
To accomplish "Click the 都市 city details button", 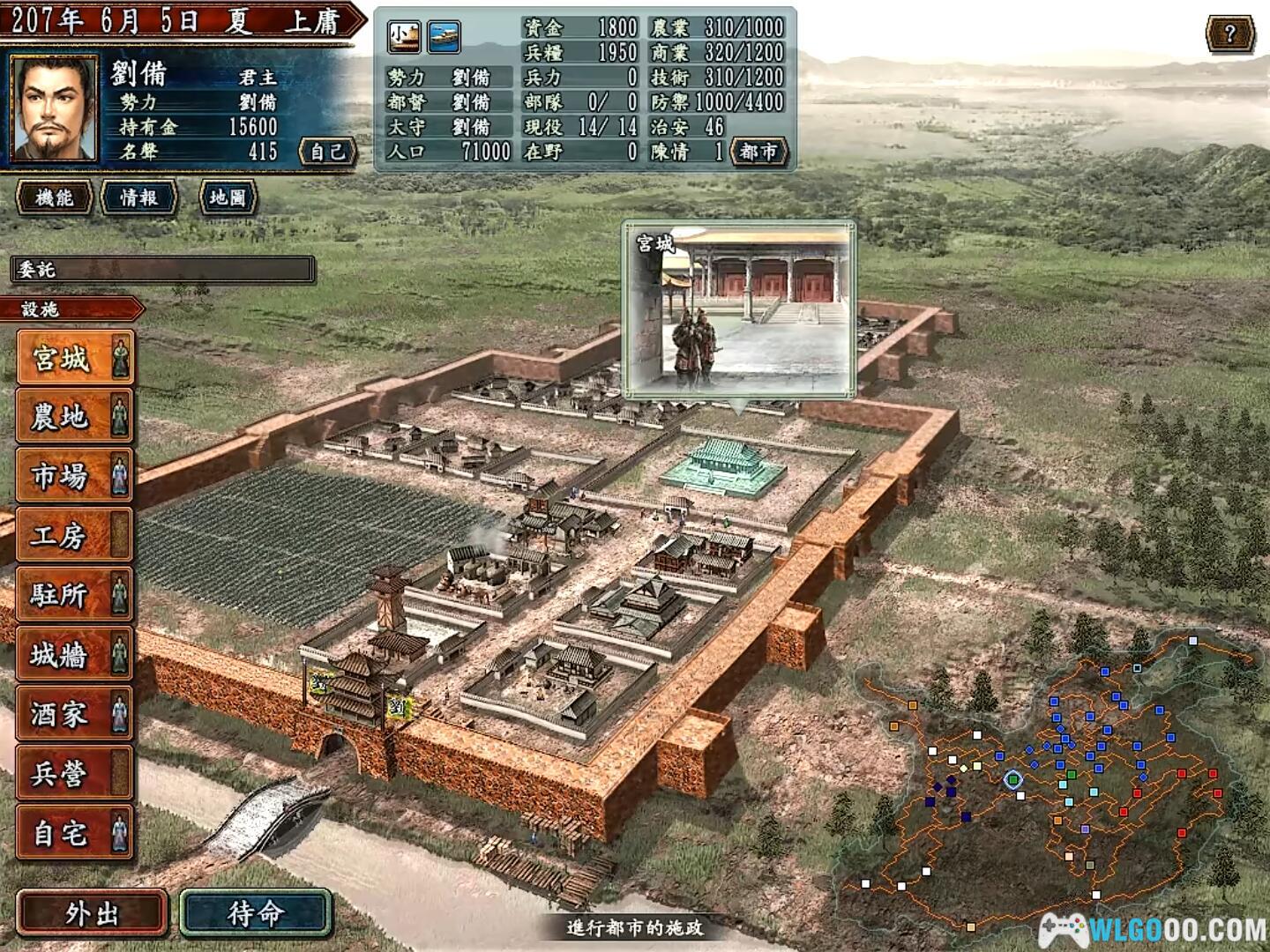I will (x=758, y=152).
